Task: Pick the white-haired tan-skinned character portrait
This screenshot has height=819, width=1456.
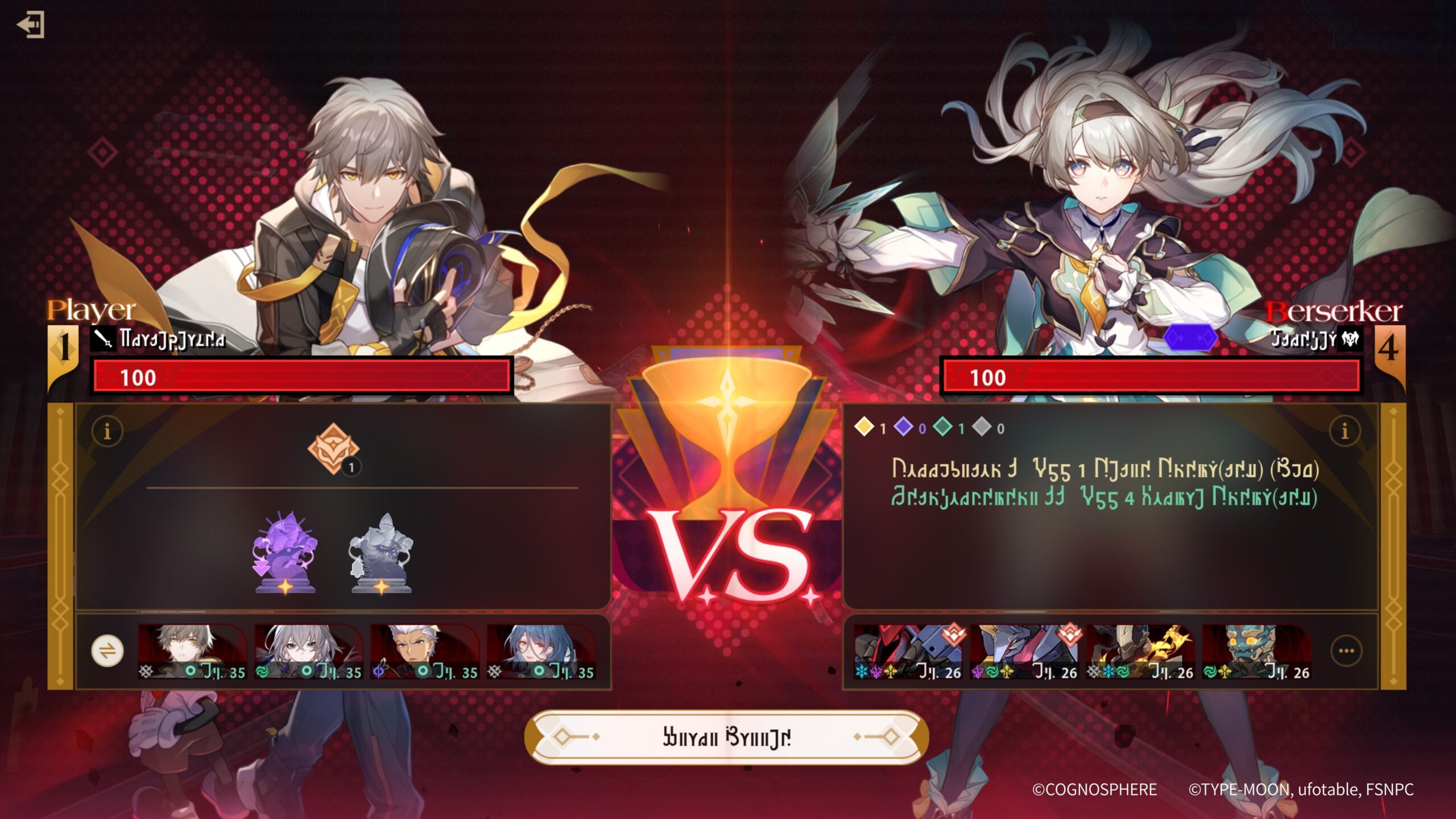Action: coord(424,652)
